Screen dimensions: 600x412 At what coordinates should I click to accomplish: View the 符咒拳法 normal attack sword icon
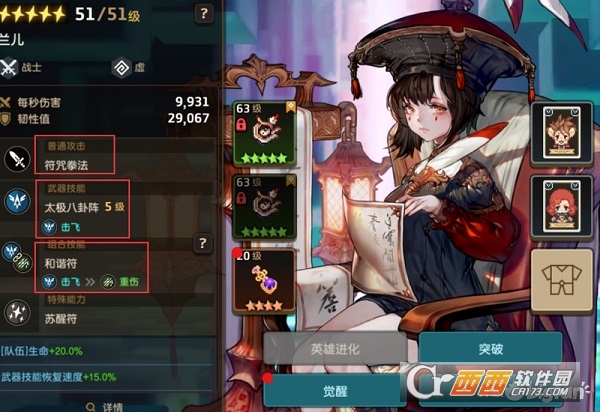tap(19, 157)
